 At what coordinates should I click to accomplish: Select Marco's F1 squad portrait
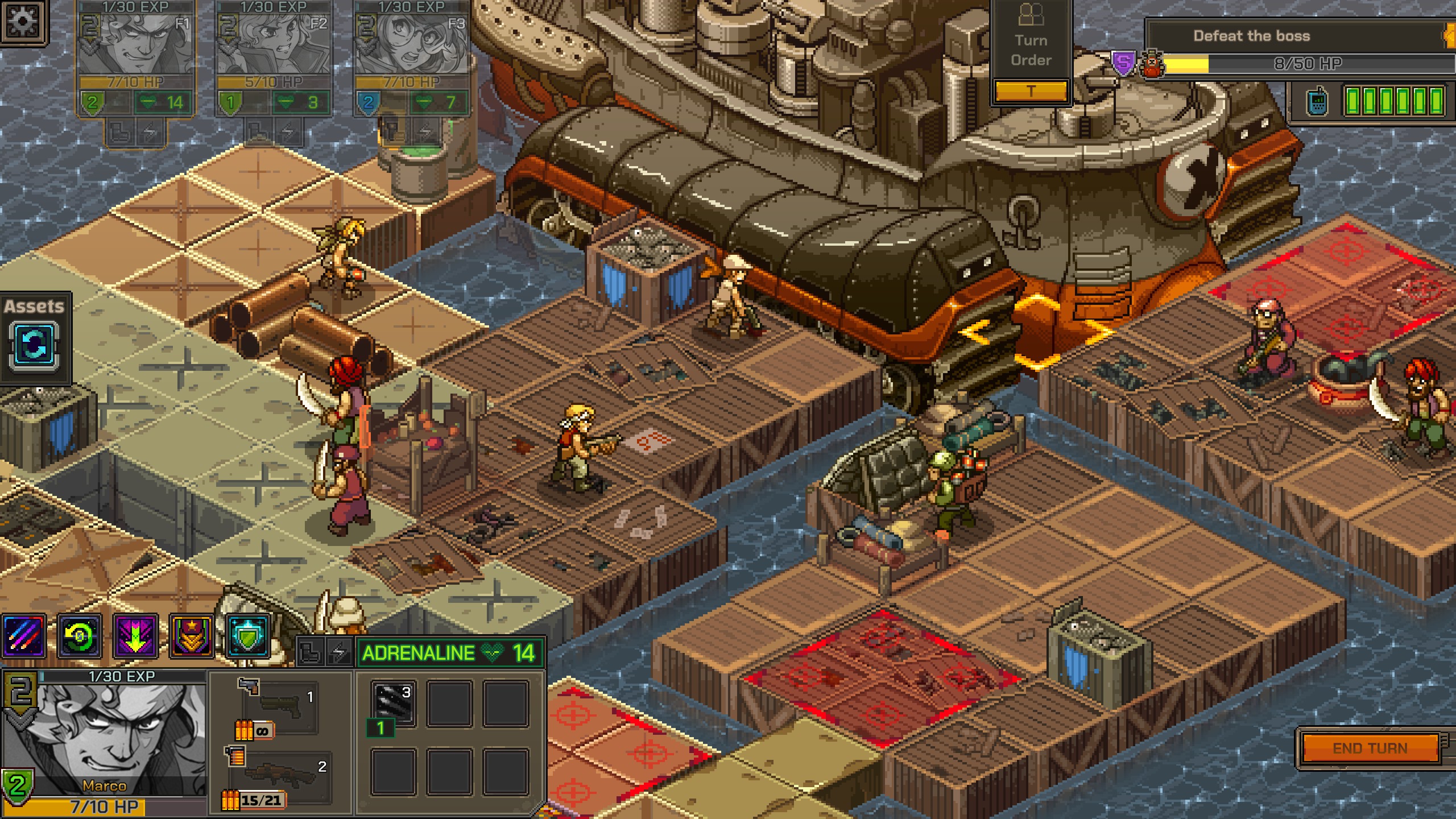136,45
